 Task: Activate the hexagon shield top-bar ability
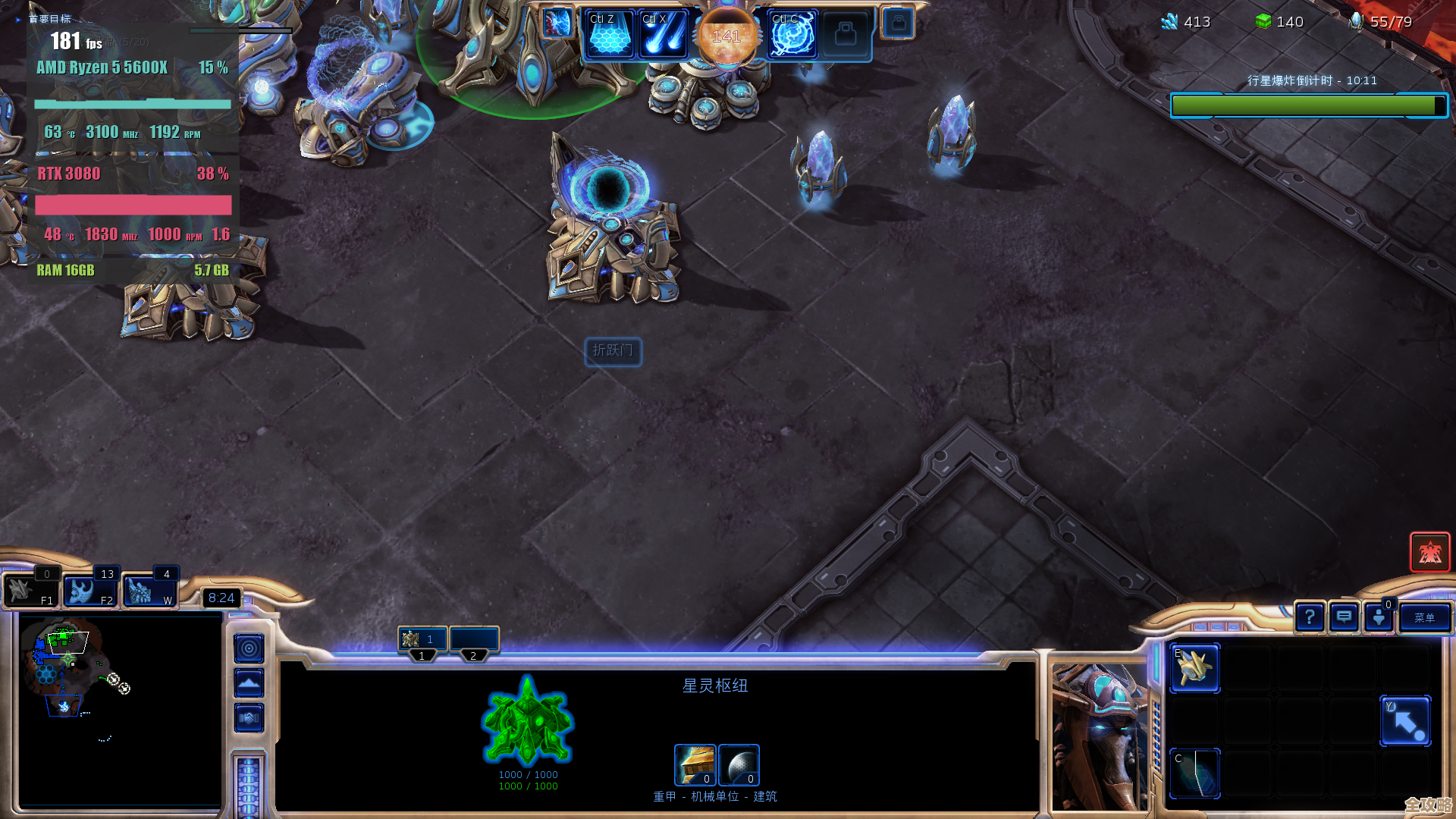[x=609, y=35]
